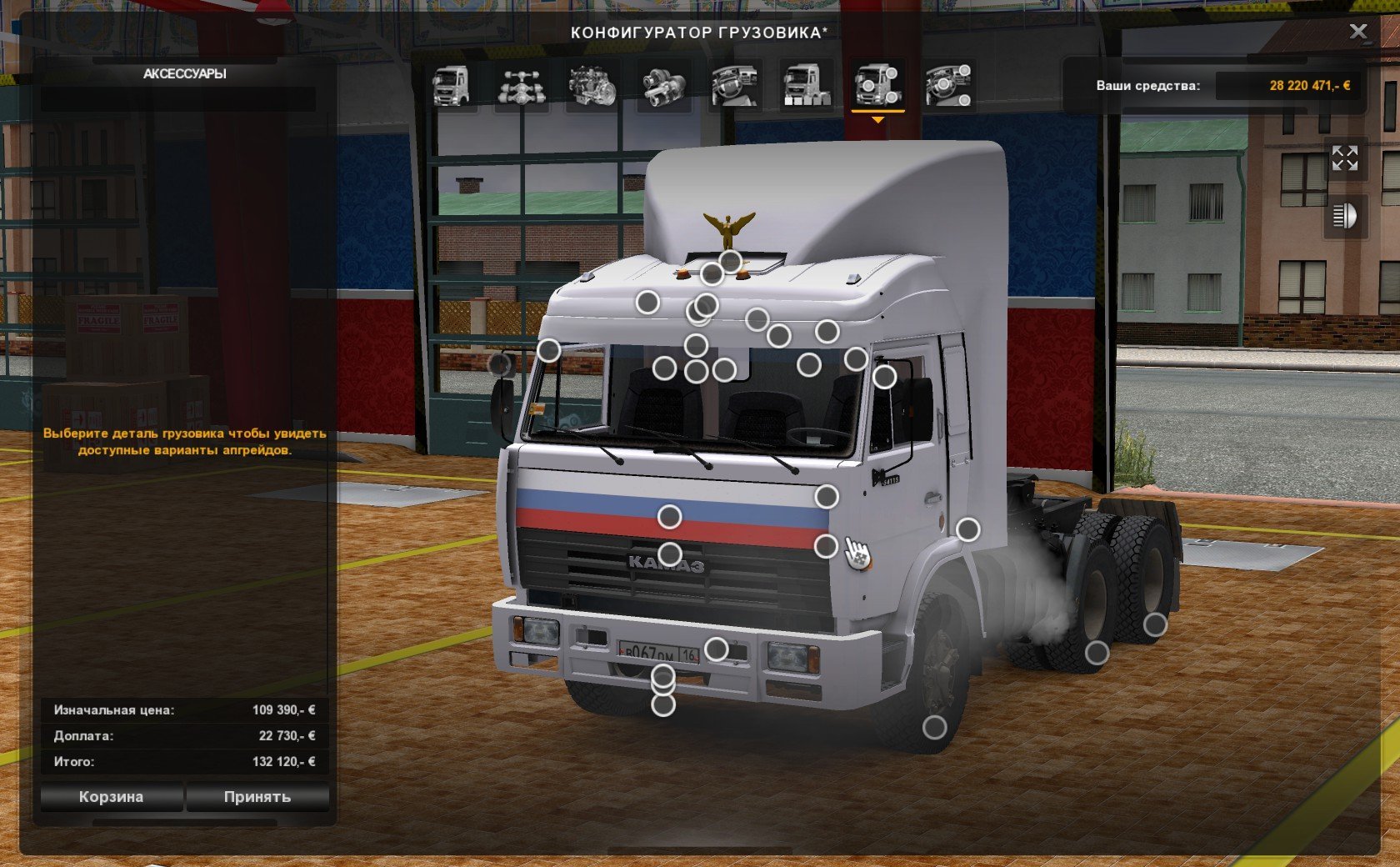Open the paint job tab with swatches

806,86
